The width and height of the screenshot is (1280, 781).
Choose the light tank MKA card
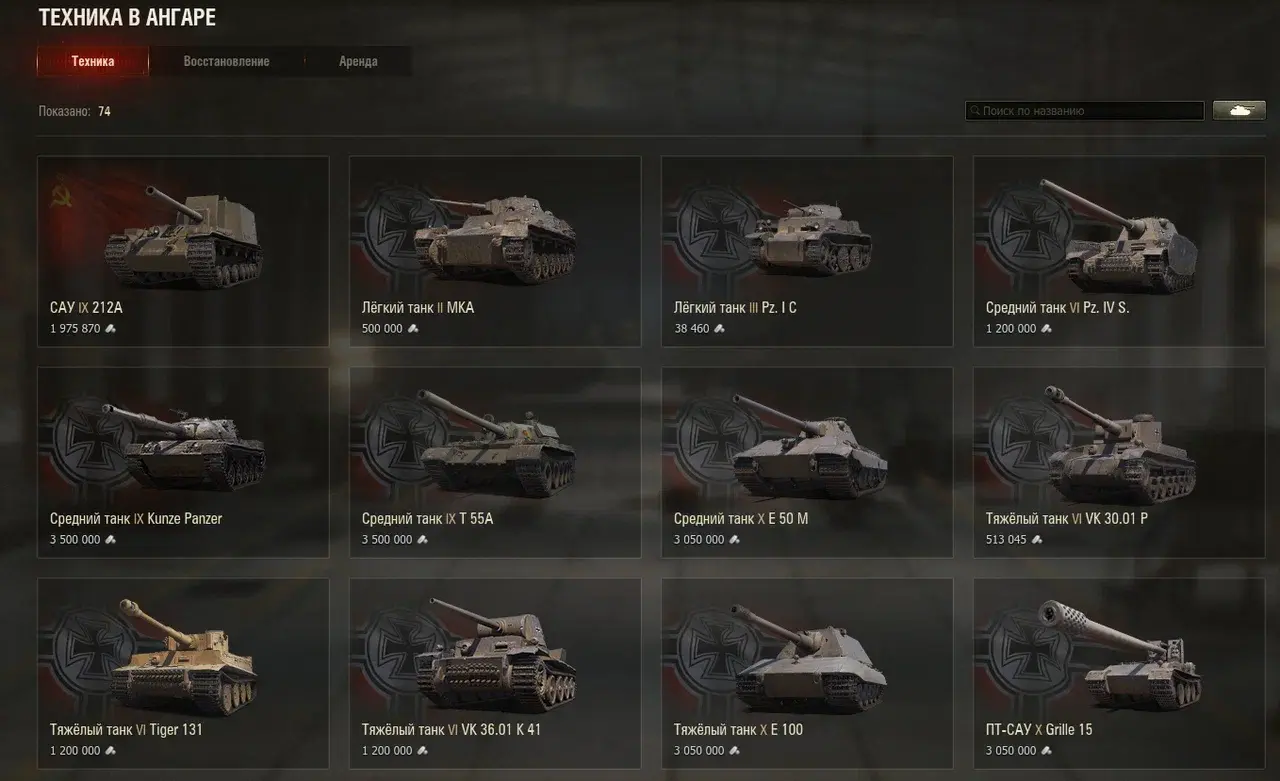pos(495,251)
